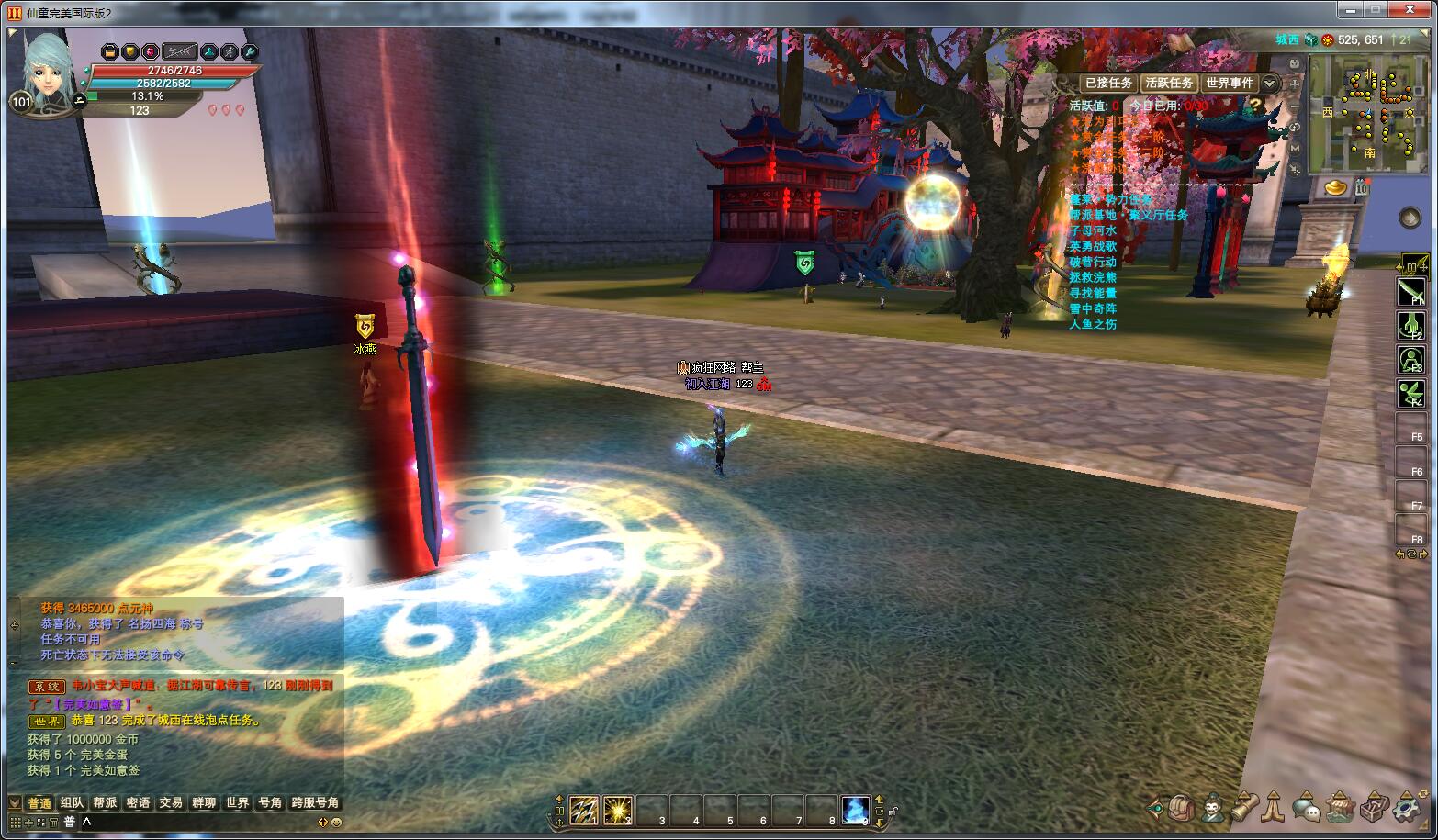Screen dimensions: 1438x840
Task: Open the 已接任务 accepted quests tab
Action: tap(1108, 83)
